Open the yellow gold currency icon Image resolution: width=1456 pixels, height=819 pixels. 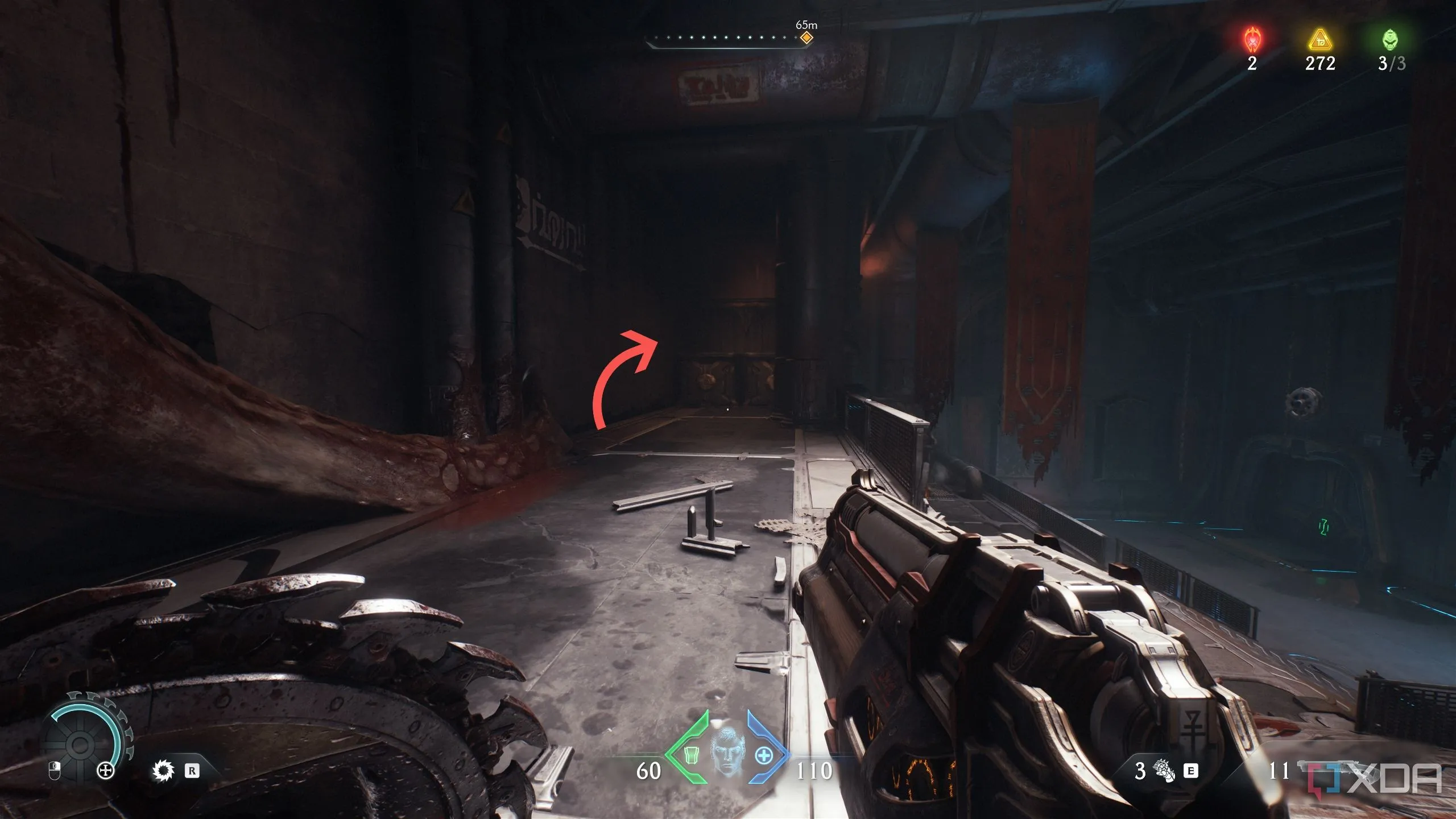(x=1319, y=40)
